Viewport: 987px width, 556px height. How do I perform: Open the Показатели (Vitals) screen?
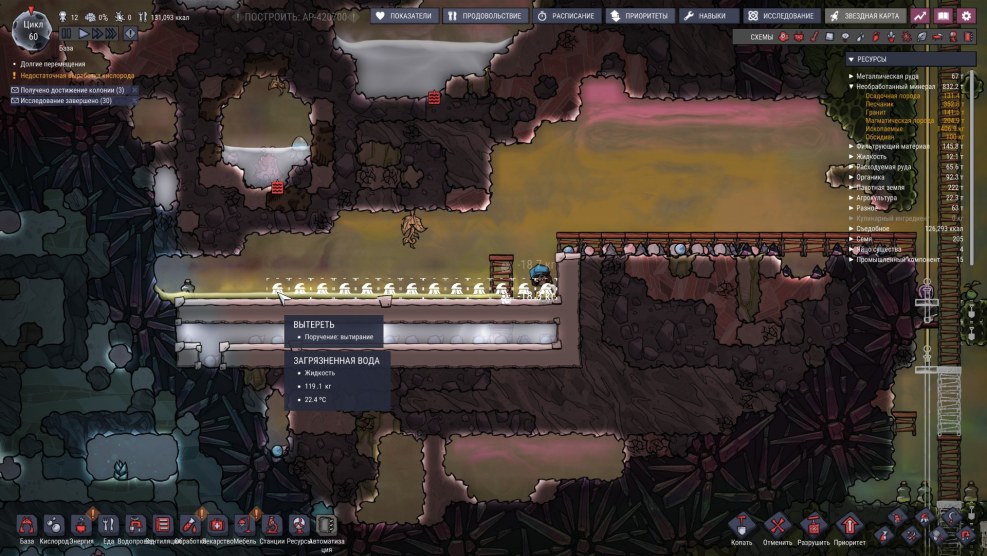[404, 16]
